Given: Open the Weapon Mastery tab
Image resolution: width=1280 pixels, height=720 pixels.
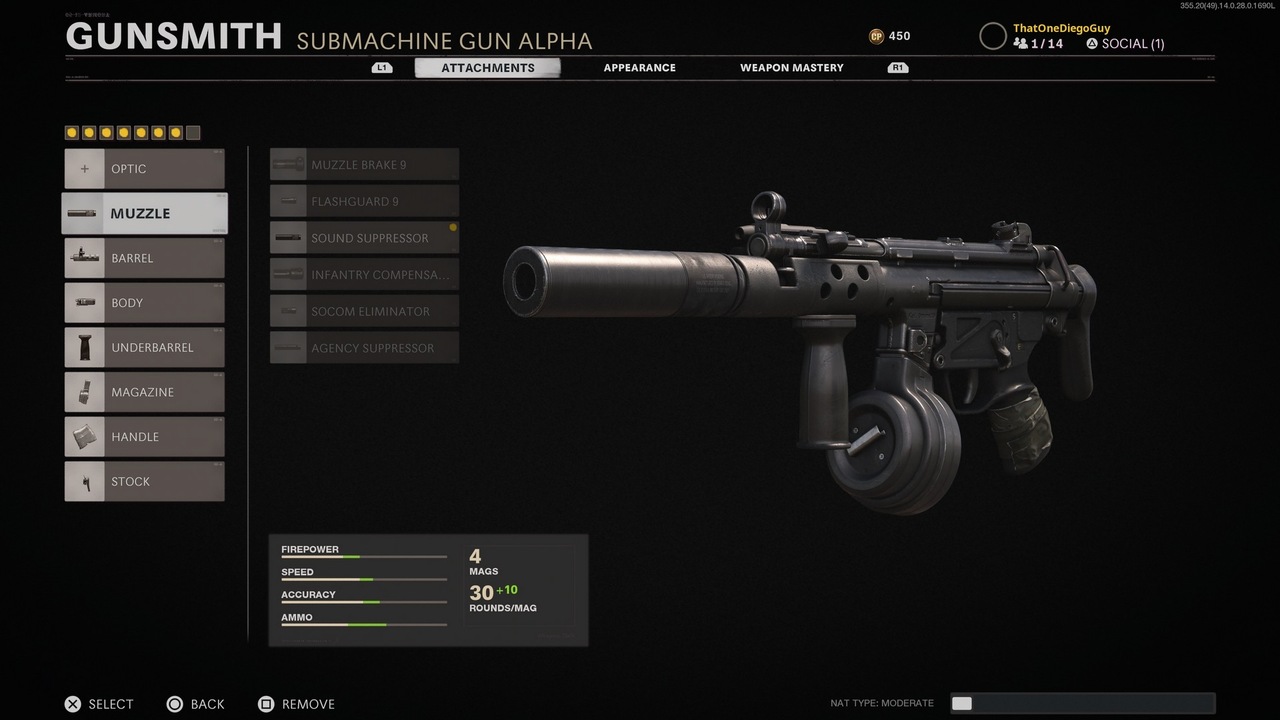Looking at the screenshot, I should (x=791, y=67).
